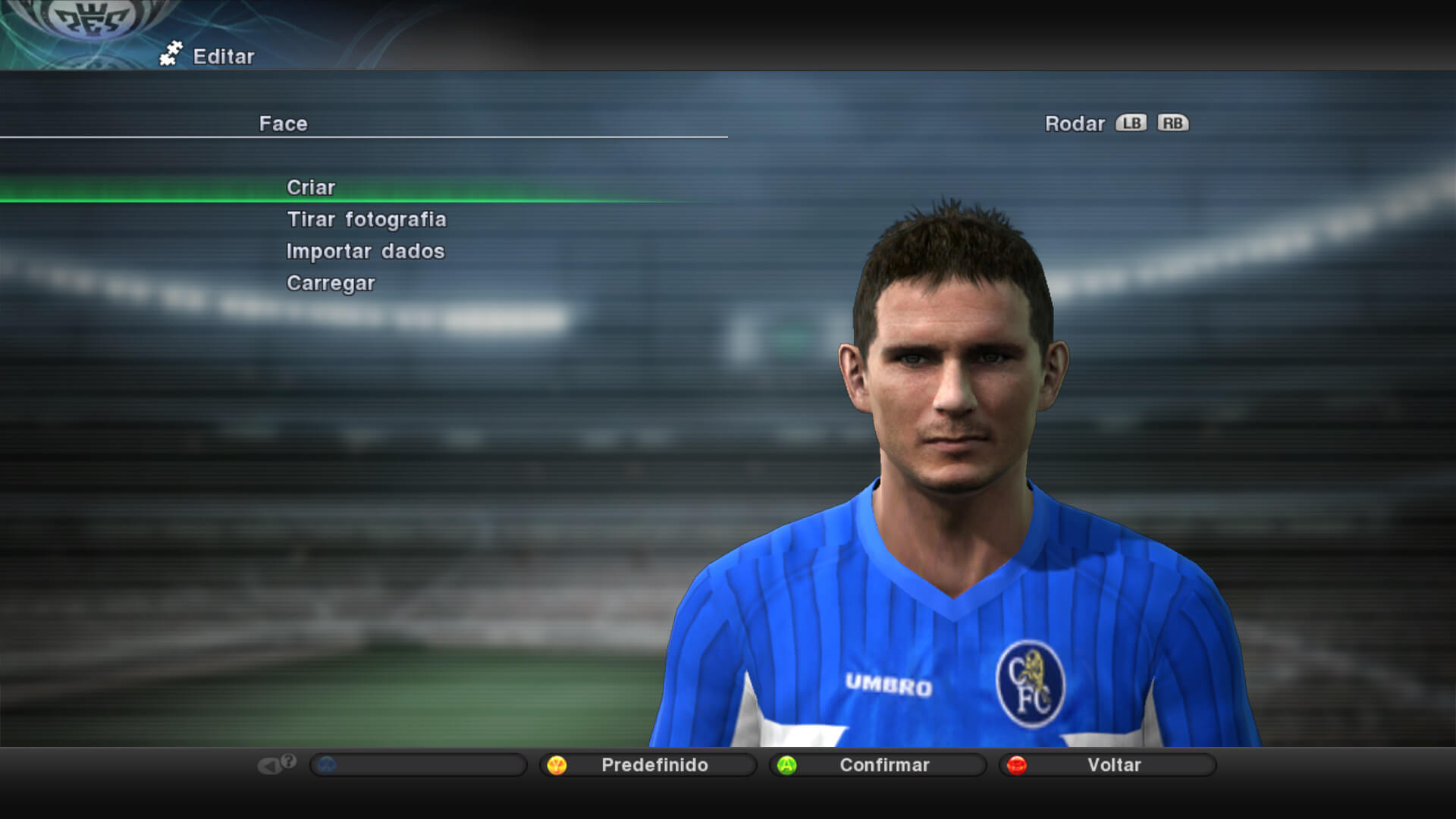Confirm with the Confirmar button

coord(879,764)
